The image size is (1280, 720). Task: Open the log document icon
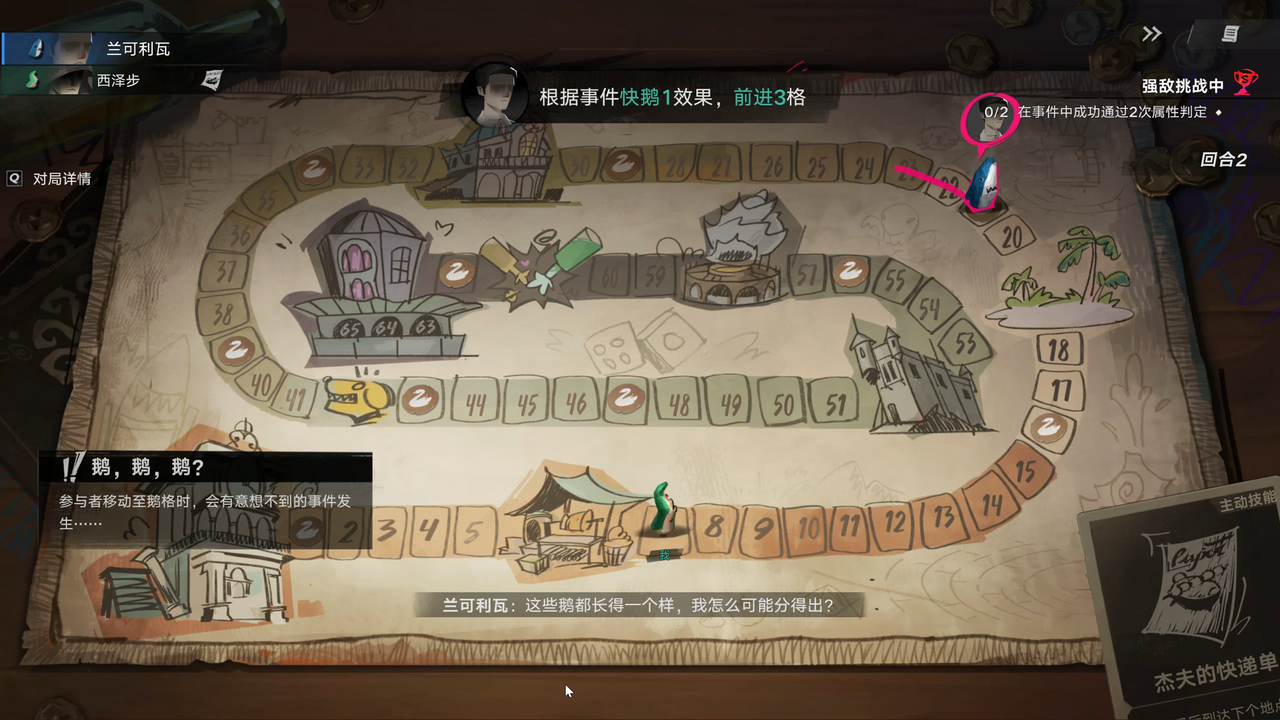(x=1230, y=34)
